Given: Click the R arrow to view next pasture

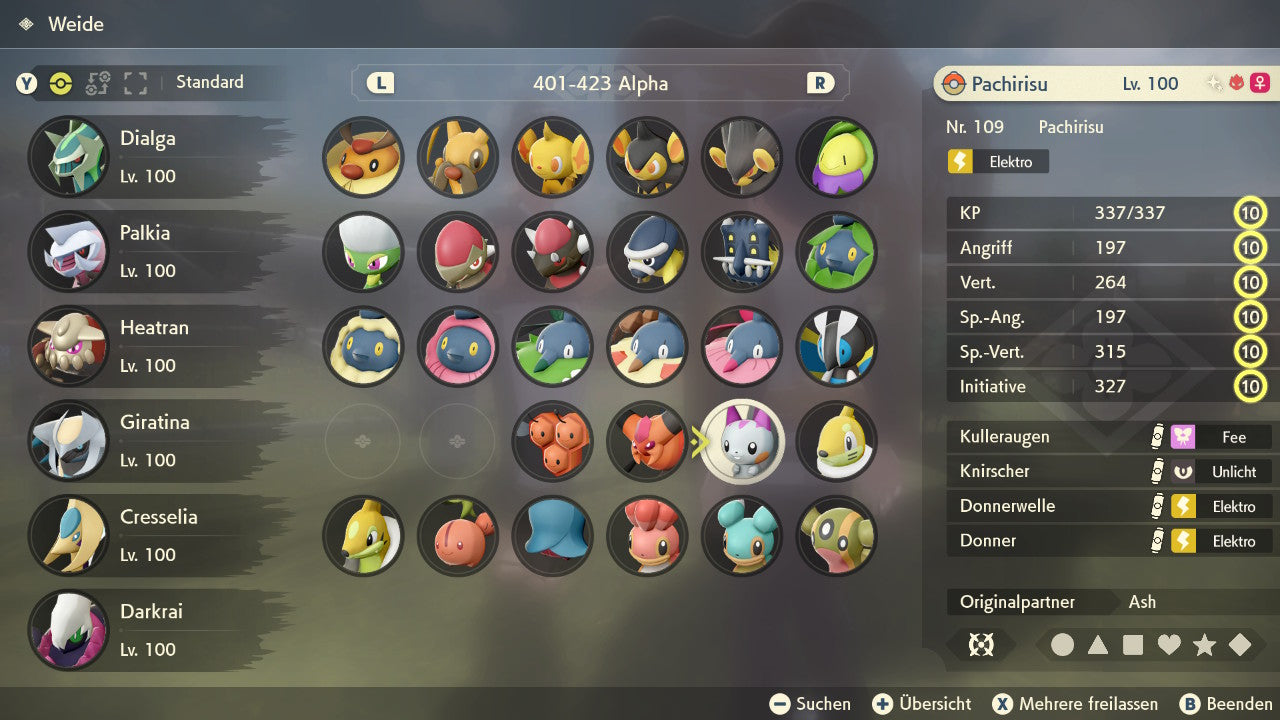Looking at the screenshot, I should pyautogui.click(x=820, y=84).
